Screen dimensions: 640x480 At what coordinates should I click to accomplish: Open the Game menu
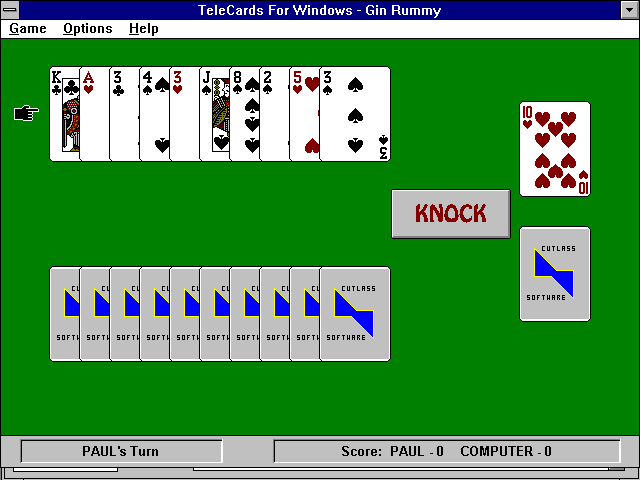pos(28,28)
